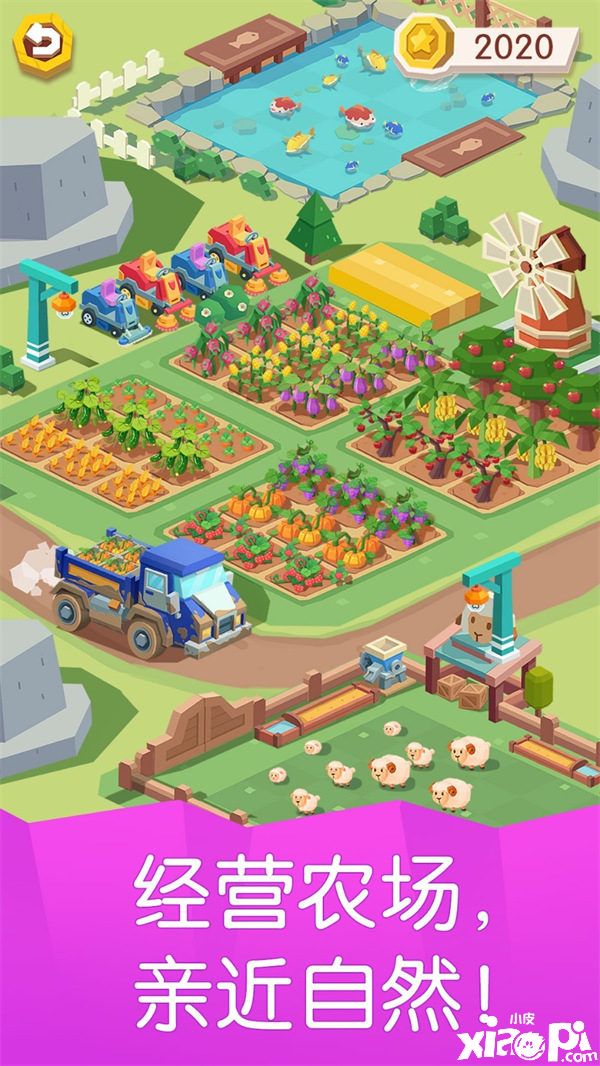Image resolution: width=600 pixels, height=1066 pixels.
Task: Open the gold star coin balance
Action: [487, 45]
